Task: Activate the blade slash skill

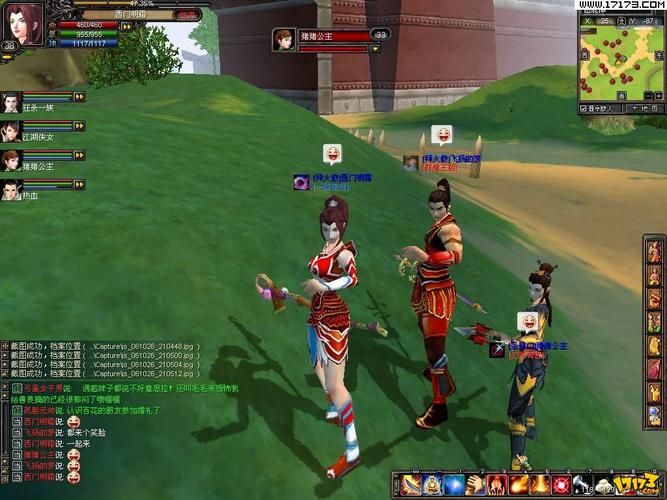Action: [410, 486]
